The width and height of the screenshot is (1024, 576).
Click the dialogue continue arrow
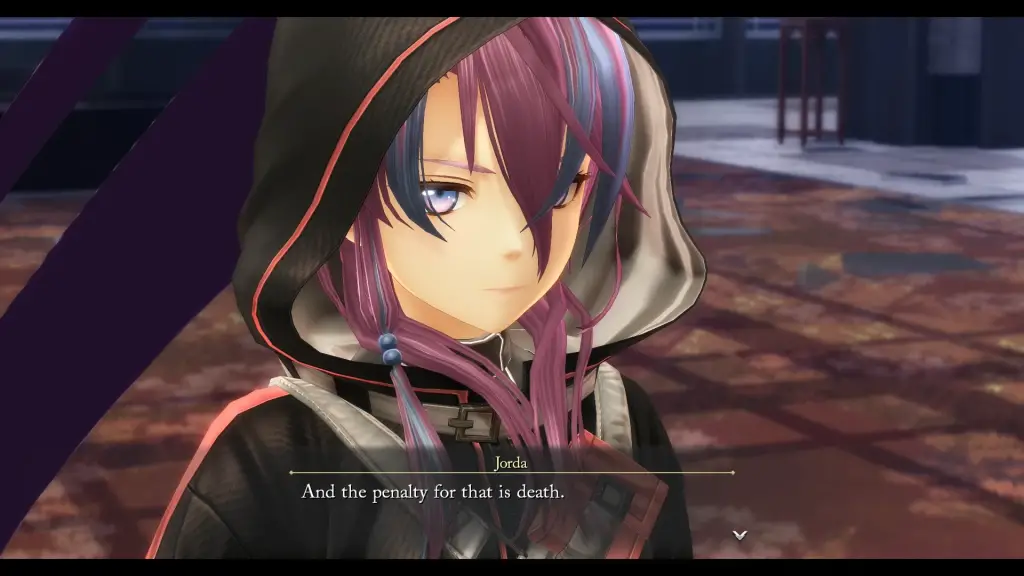point(739,535)
